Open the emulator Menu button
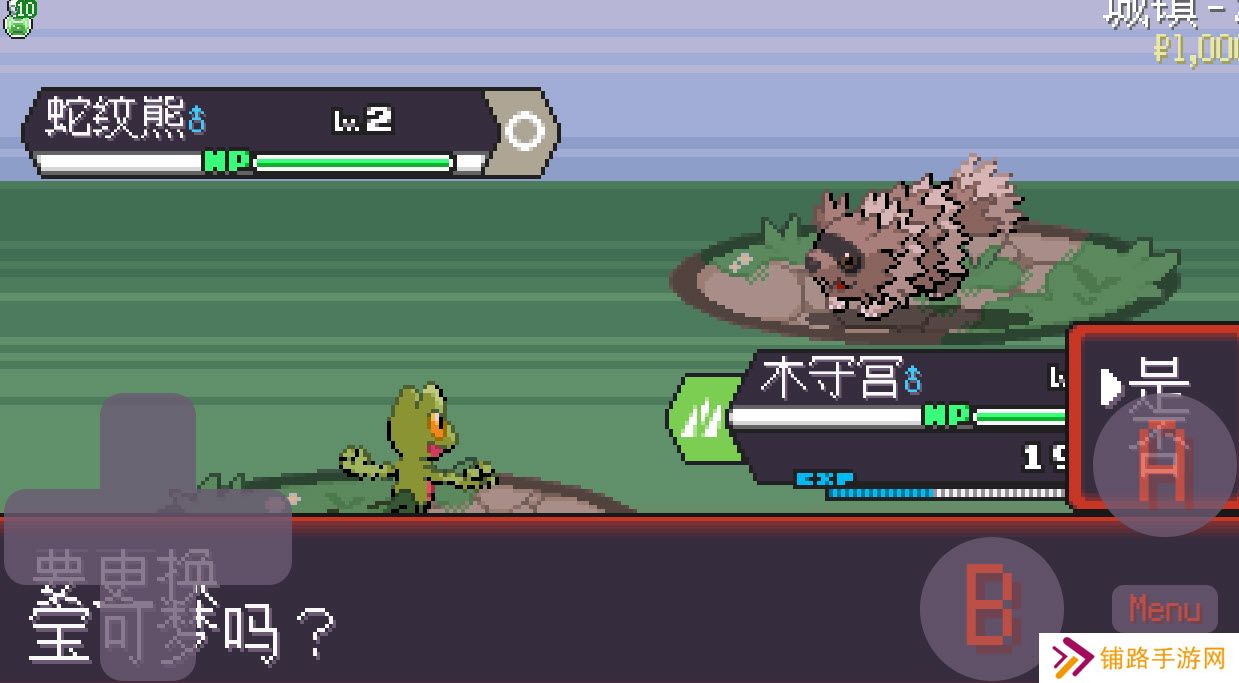Viewport: 1239px width, 683px height. pos(1164,608)
